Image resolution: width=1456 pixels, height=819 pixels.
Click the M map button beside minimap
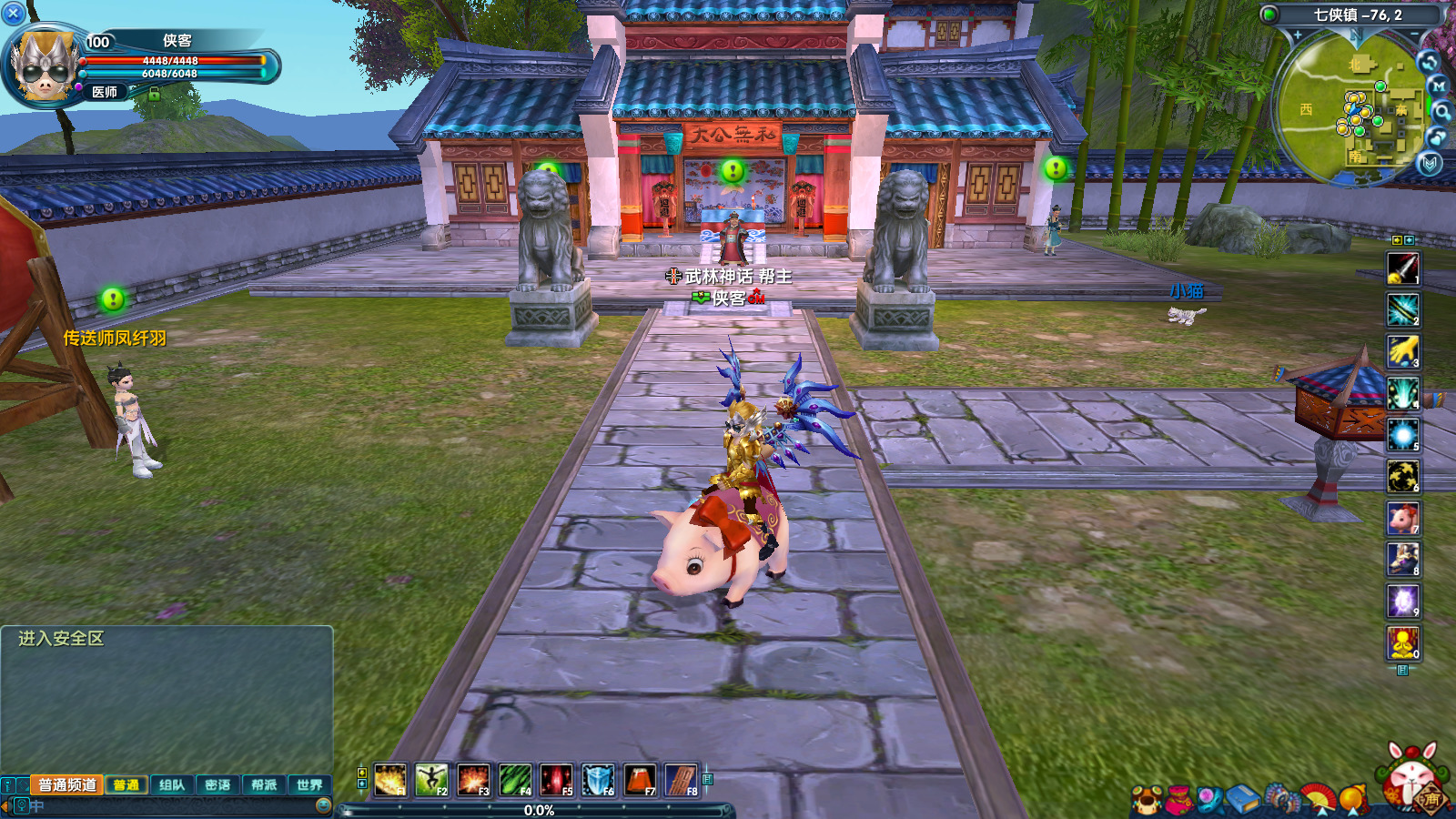tap(1438, 86)
